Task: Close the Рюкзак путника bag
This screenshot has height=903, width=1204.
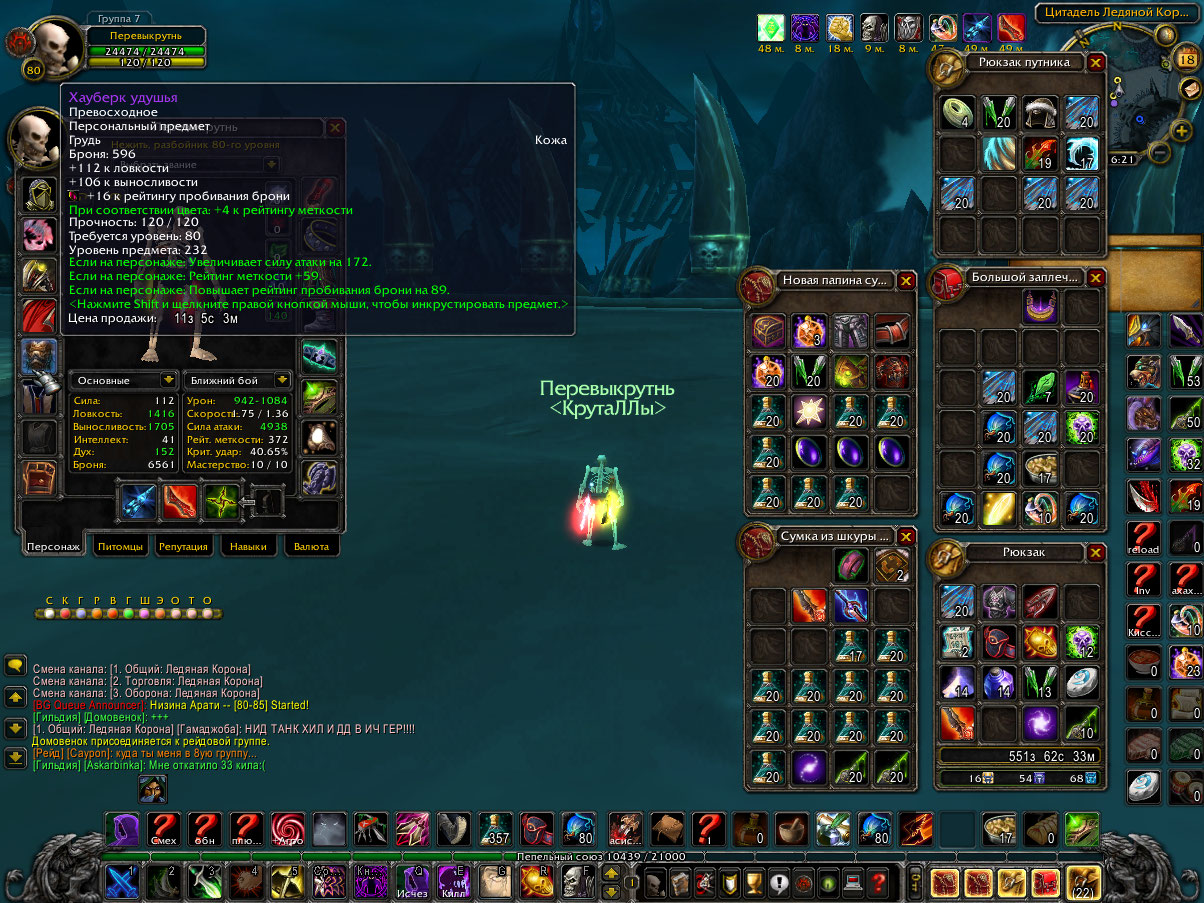Action: point(1096,62)
